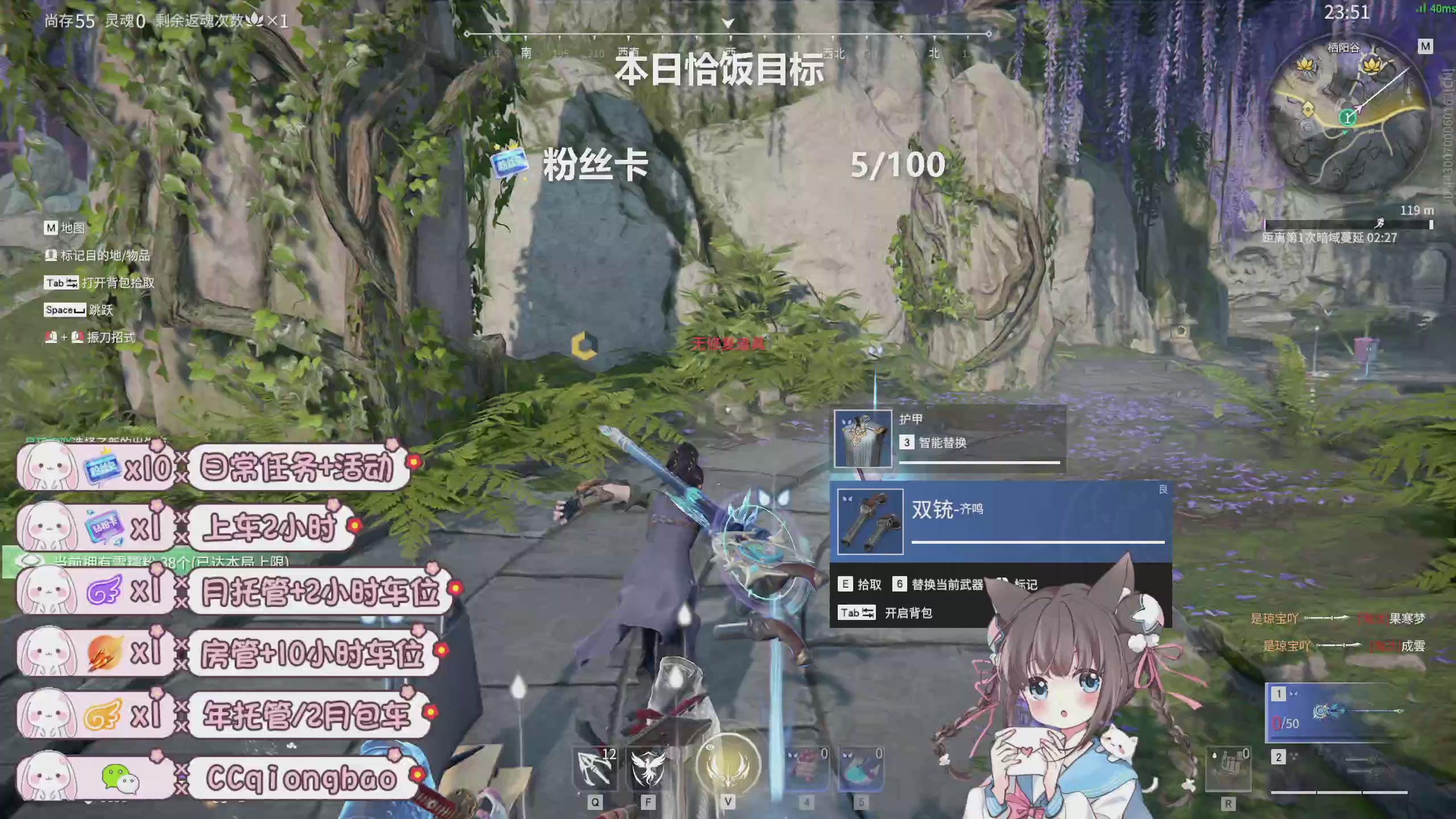1456x819 pixels.
Task: Activate the F phoenix shield skill icon
Action: (x=647, y=770)
